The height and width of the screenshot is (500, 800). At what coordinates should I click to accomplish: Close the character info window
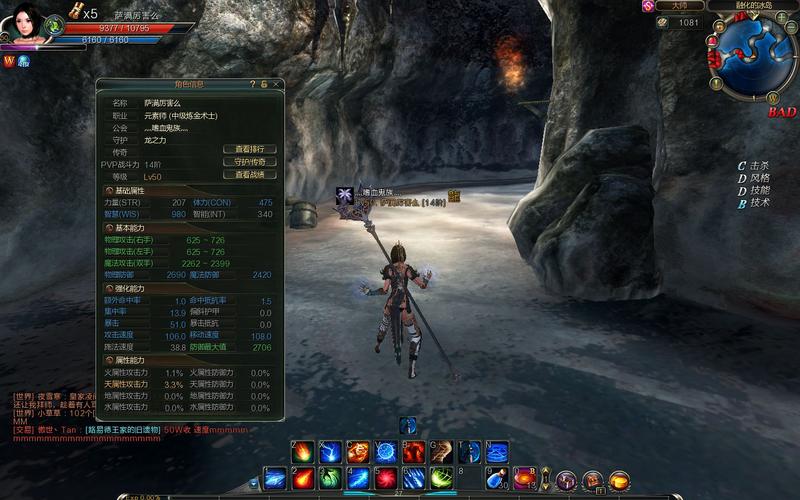(x=276, y=85)
